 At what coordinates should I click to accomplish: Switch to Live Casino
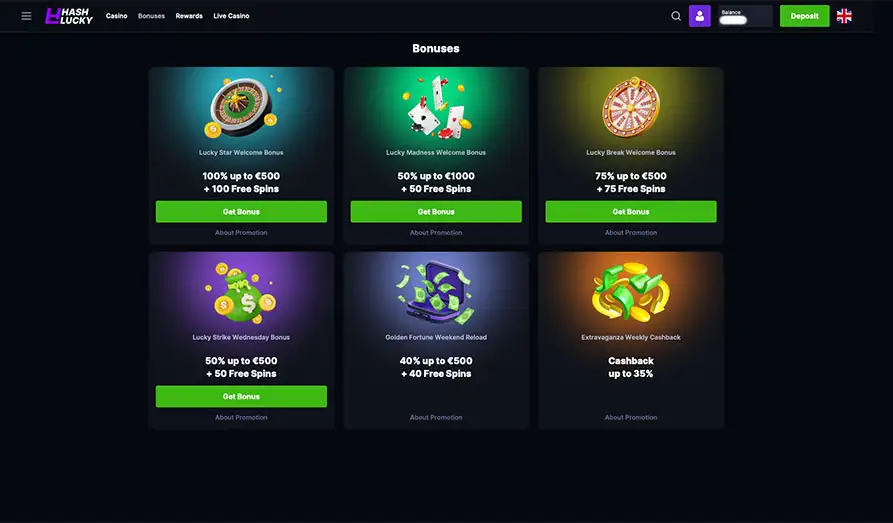(x=231, y=16)
